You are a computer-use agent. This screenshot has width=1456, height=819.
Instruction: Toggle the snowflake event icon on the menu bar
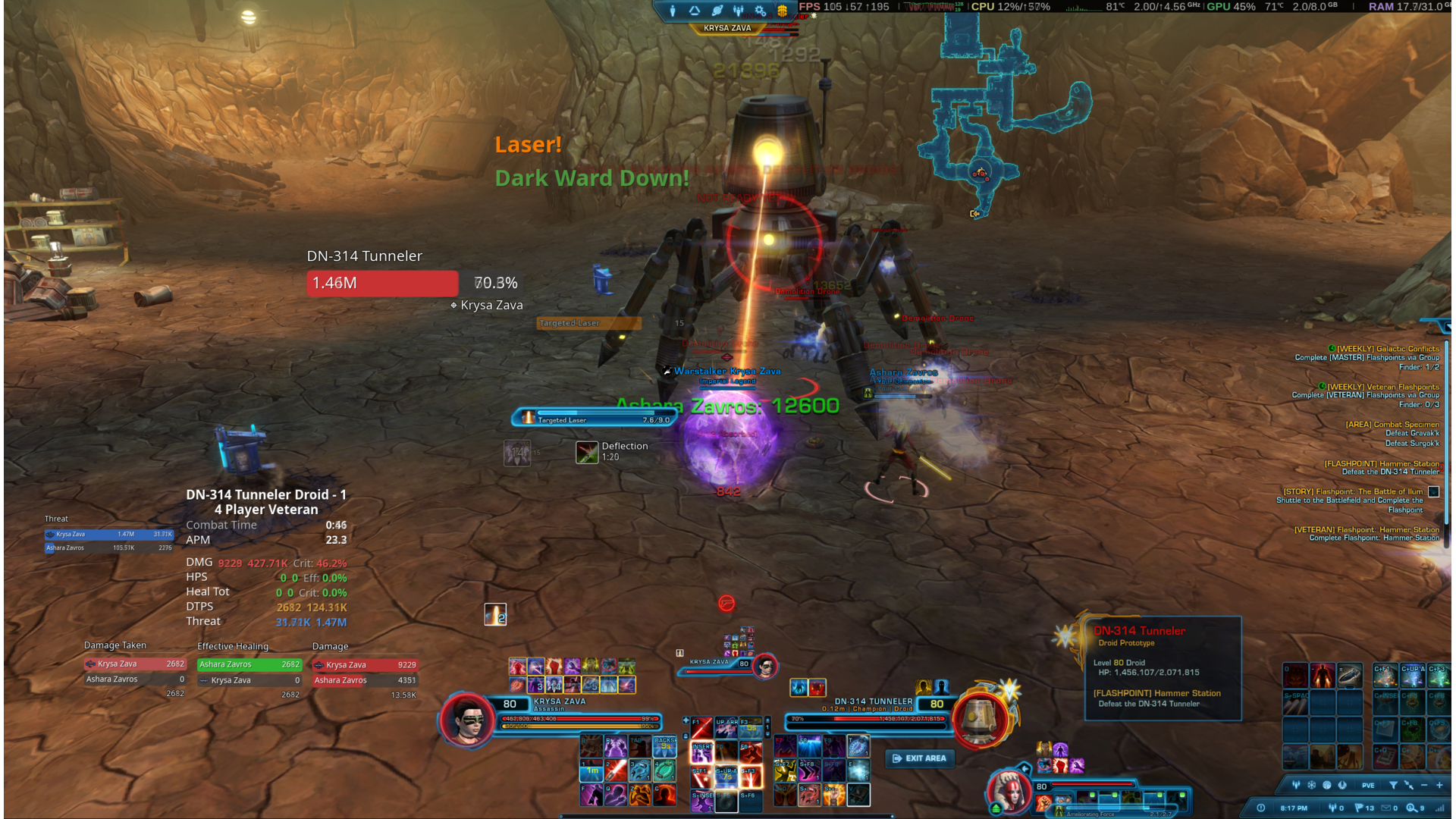(1311, 785)
